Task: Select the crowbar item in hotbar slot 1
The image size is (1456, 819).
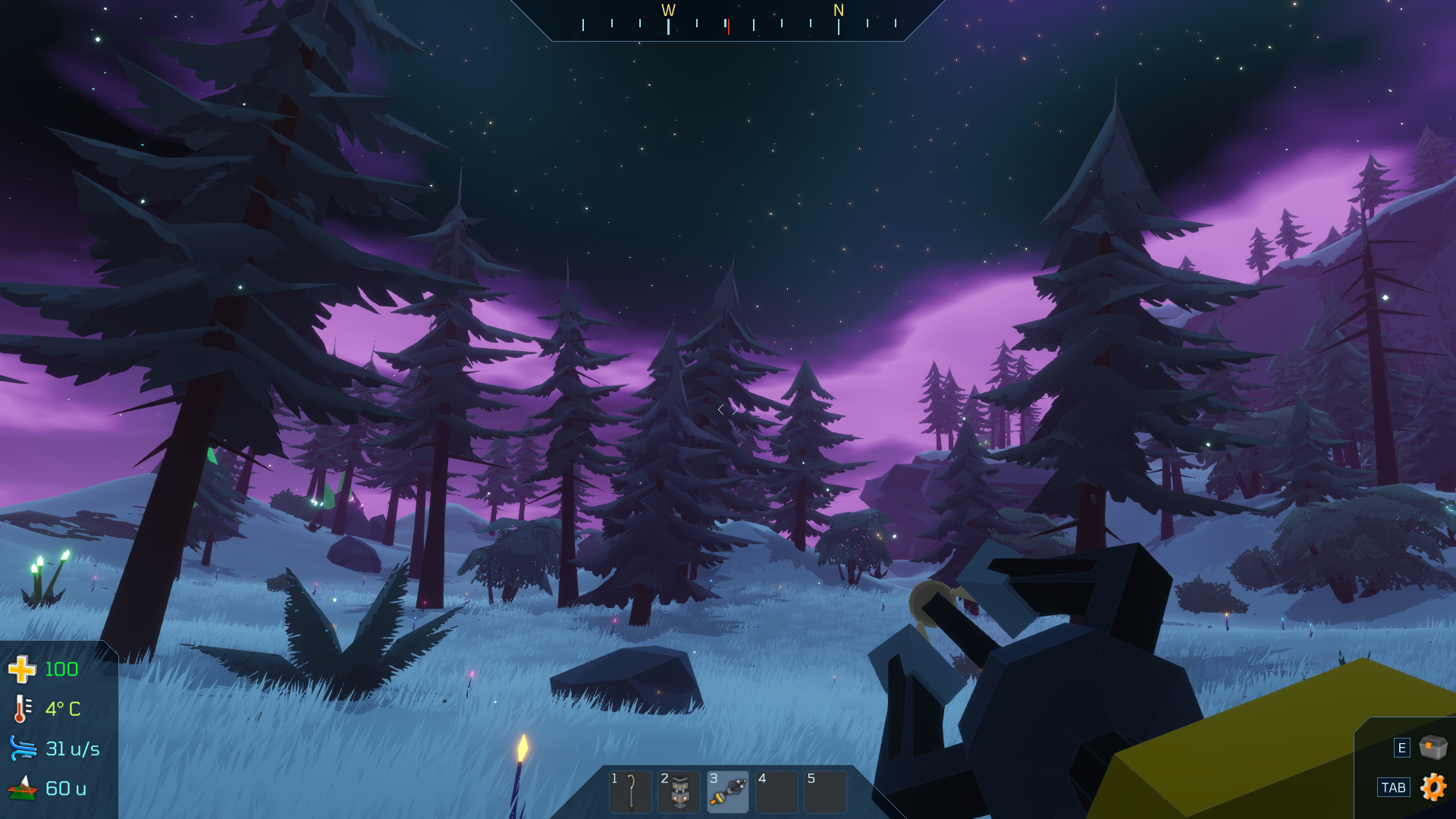Action: point(629,791)
